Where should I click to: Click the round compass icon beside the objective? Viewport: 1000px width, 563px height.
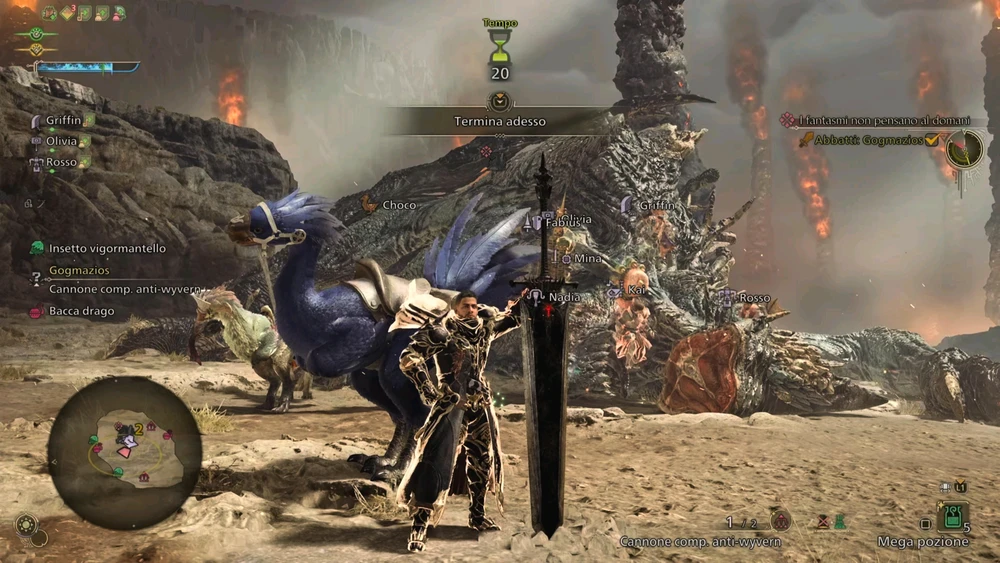point(964,149)
